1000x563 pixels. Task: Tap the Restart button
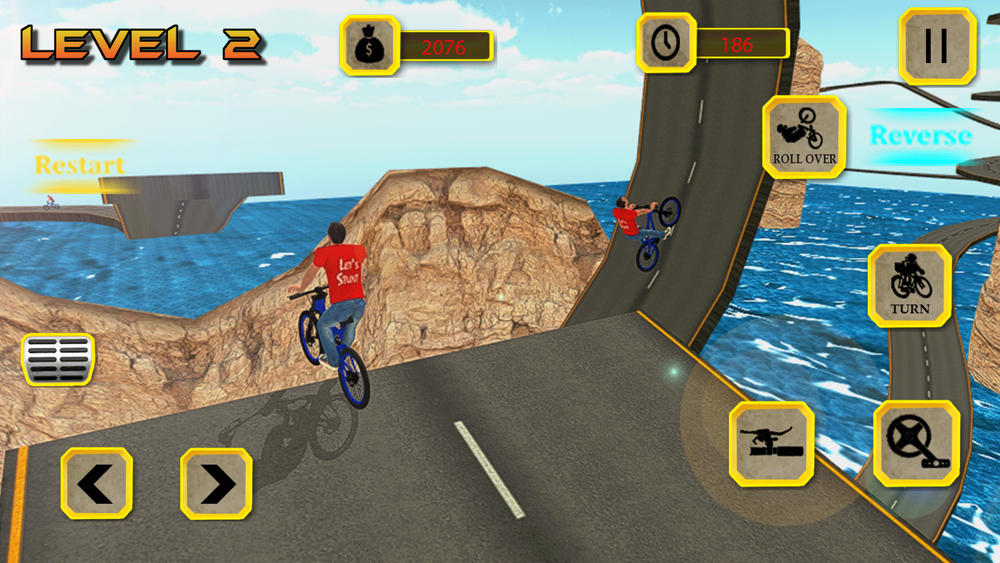tap(80, 165)
